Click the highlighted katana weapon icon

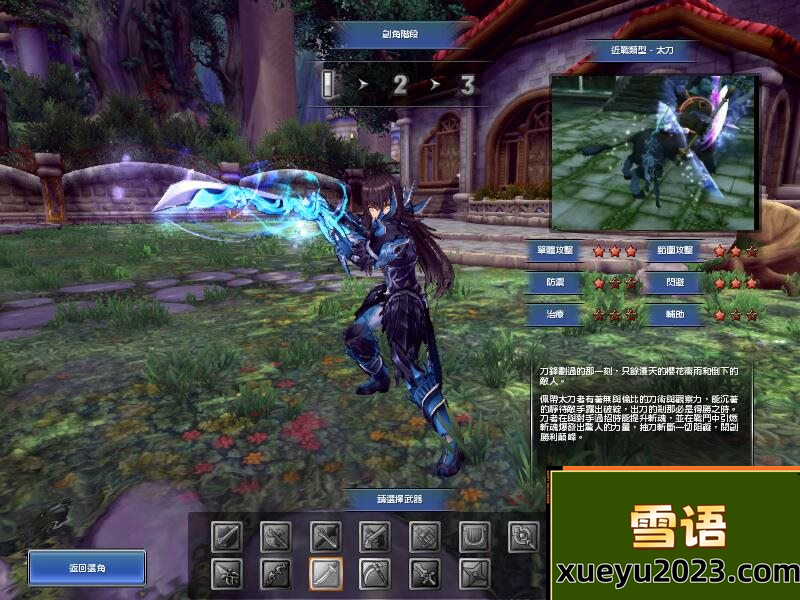coord(326,574)
